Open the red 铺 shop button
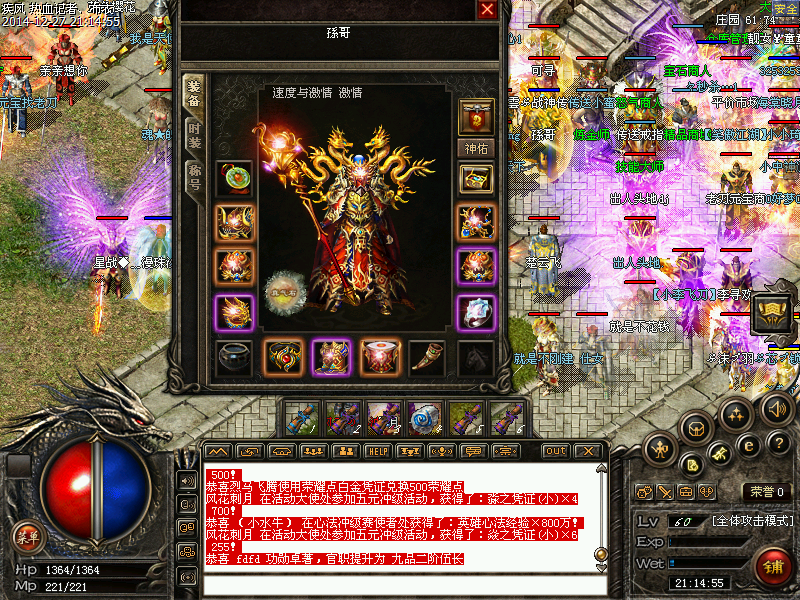Image resolution: width=800 pixels, height=600 pixels. coord(771,567)
